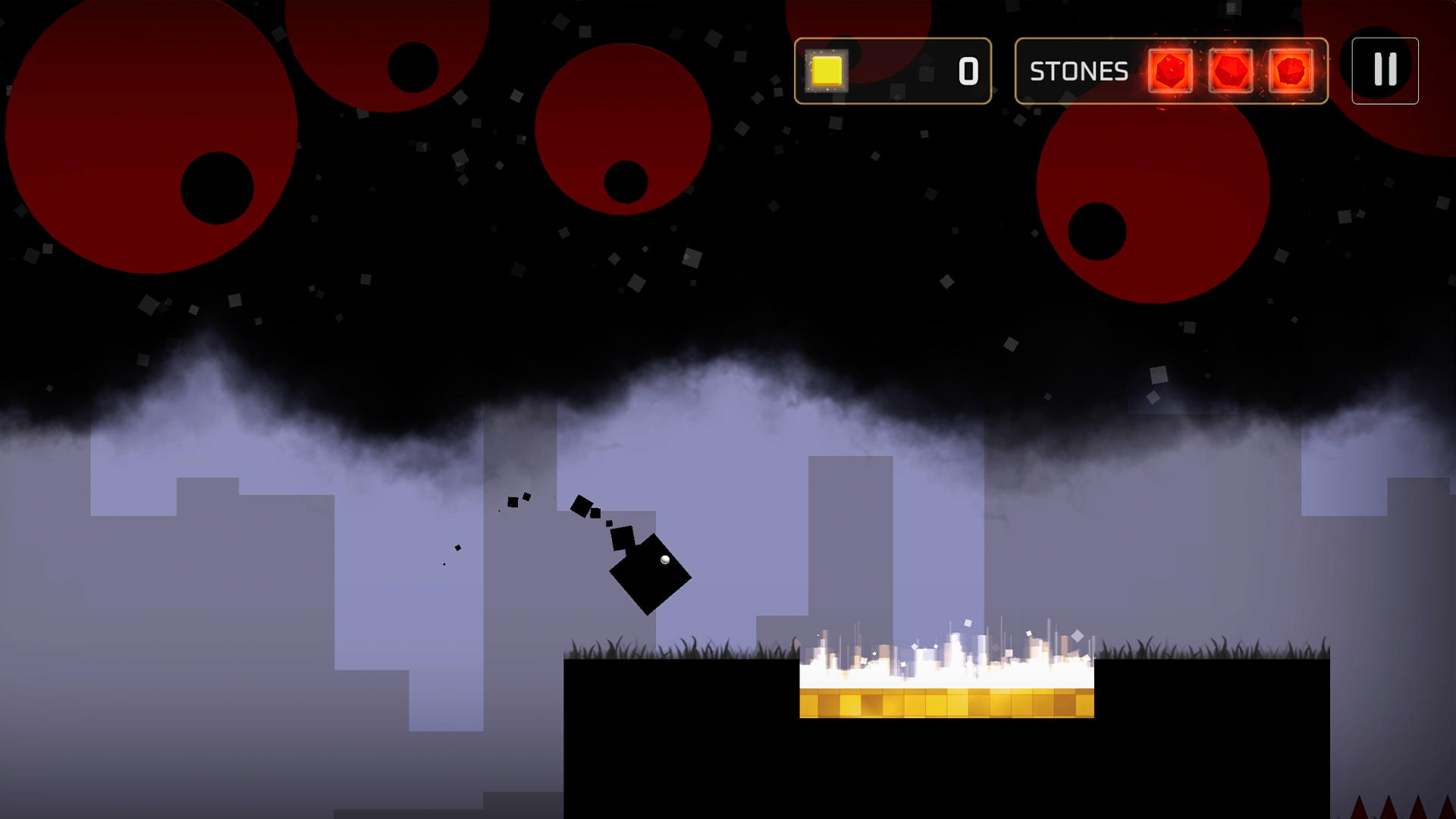This screenshot has height=819, width=1456.
Task: Click the pause icon in the top-right corner
Action: coord(1385,71)
